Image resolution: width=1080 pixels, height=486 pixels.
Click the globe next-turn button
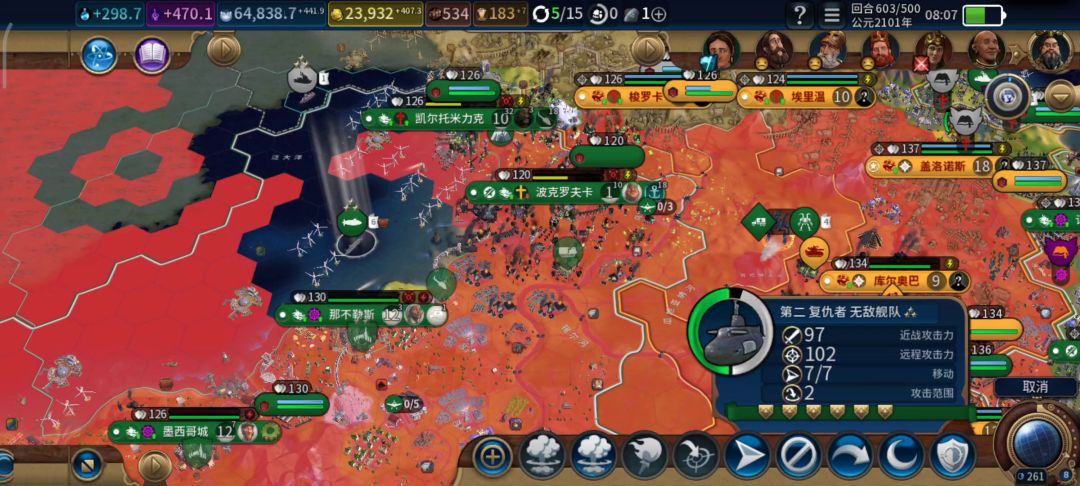1036,441
